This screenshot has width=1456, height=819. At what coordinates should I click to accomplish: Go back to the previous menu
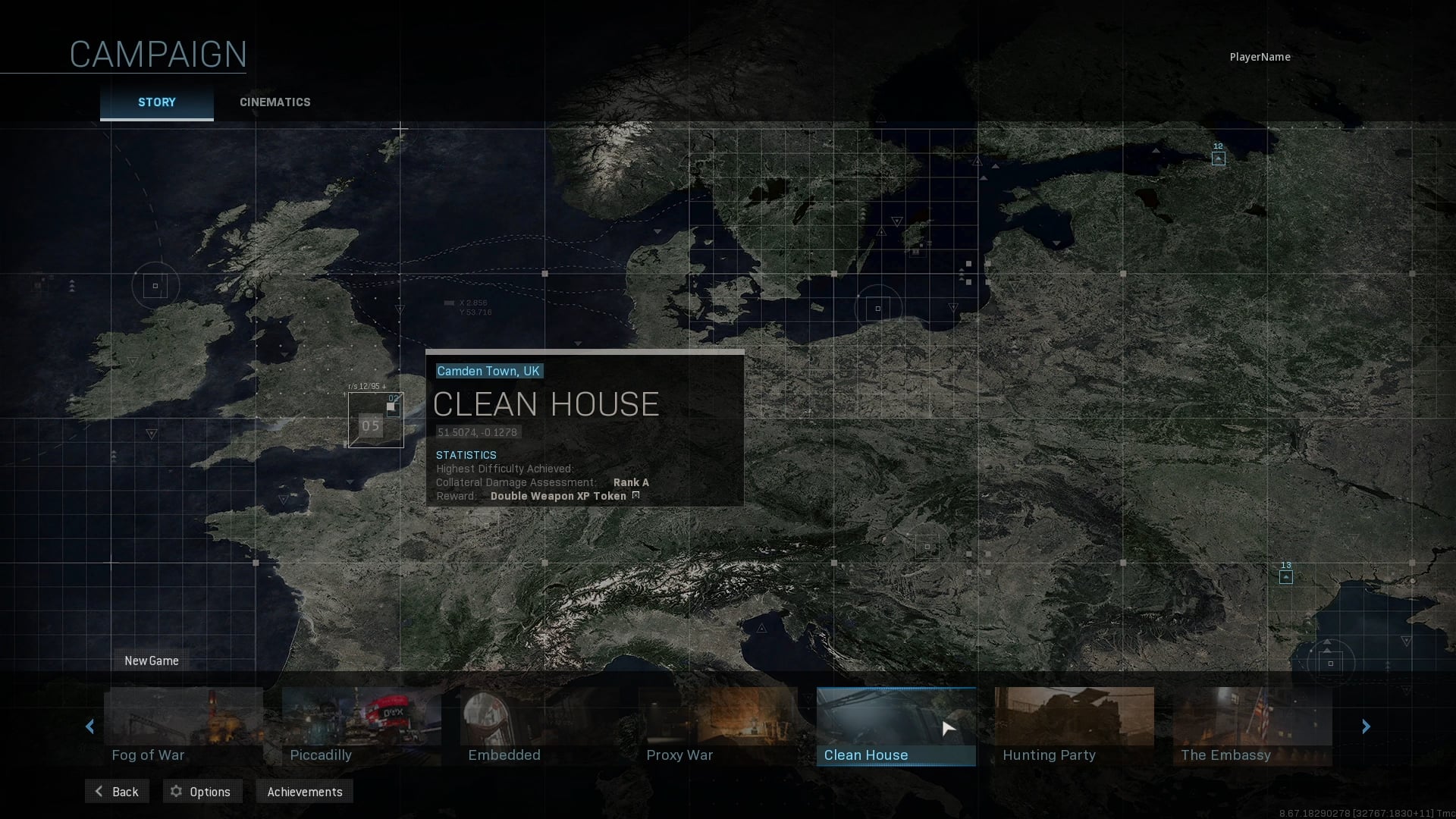click(117, 792)
